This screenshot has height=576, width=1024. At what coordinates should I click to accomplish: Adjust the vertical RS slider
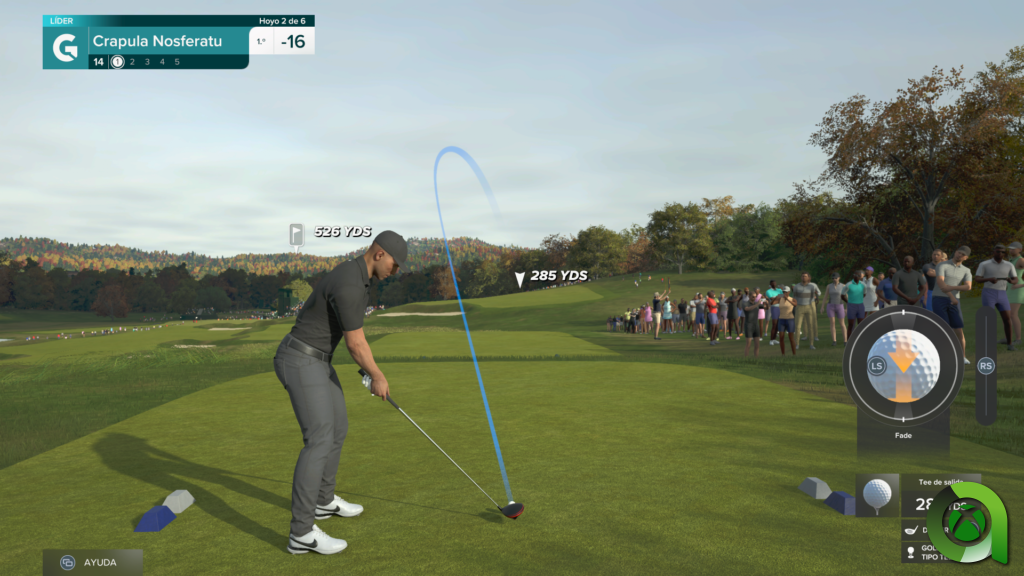[986, 366]
